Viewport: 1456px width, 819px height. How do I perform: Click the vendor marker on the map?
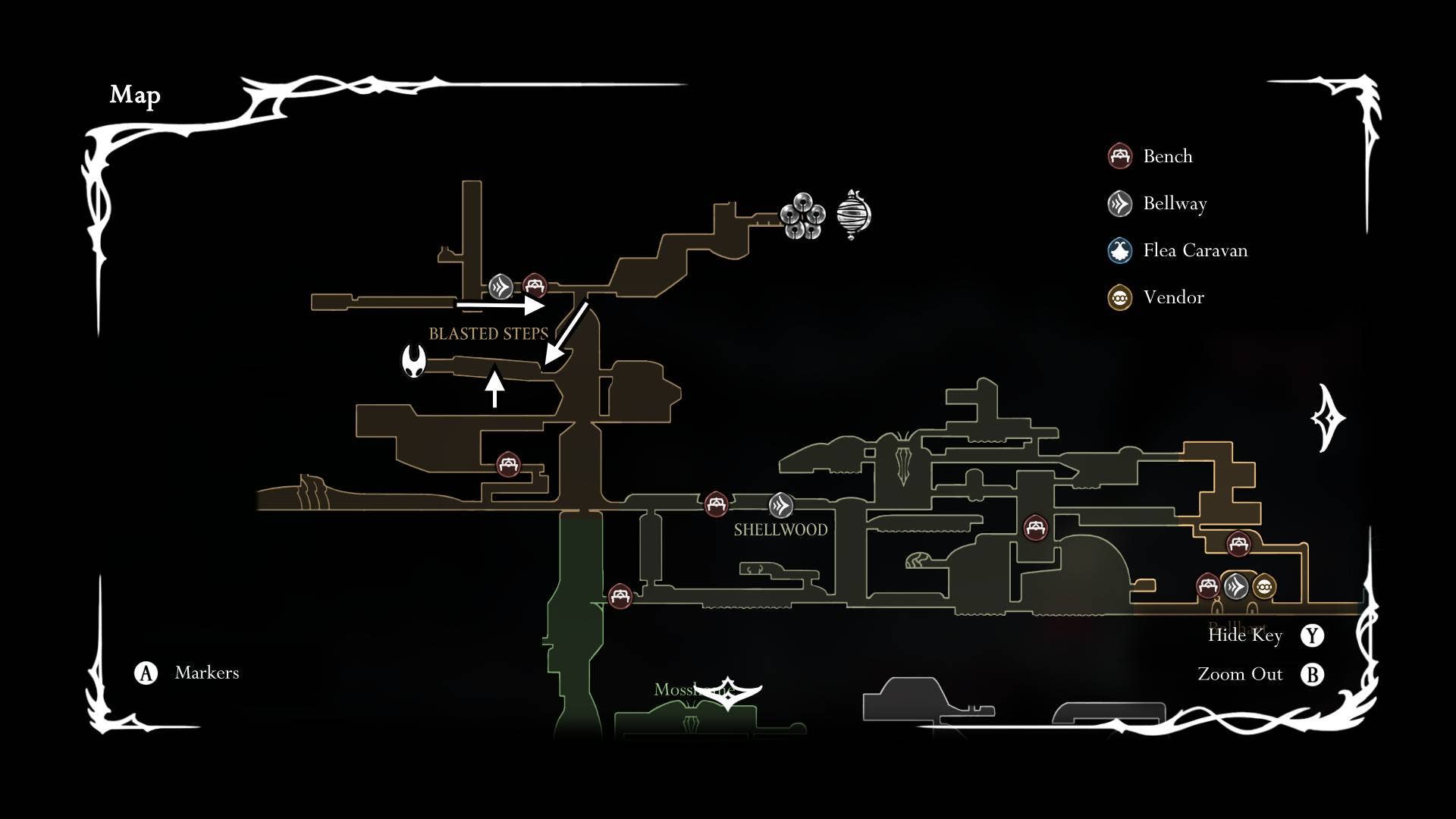pyautogui.click(x=1263, y=586)
